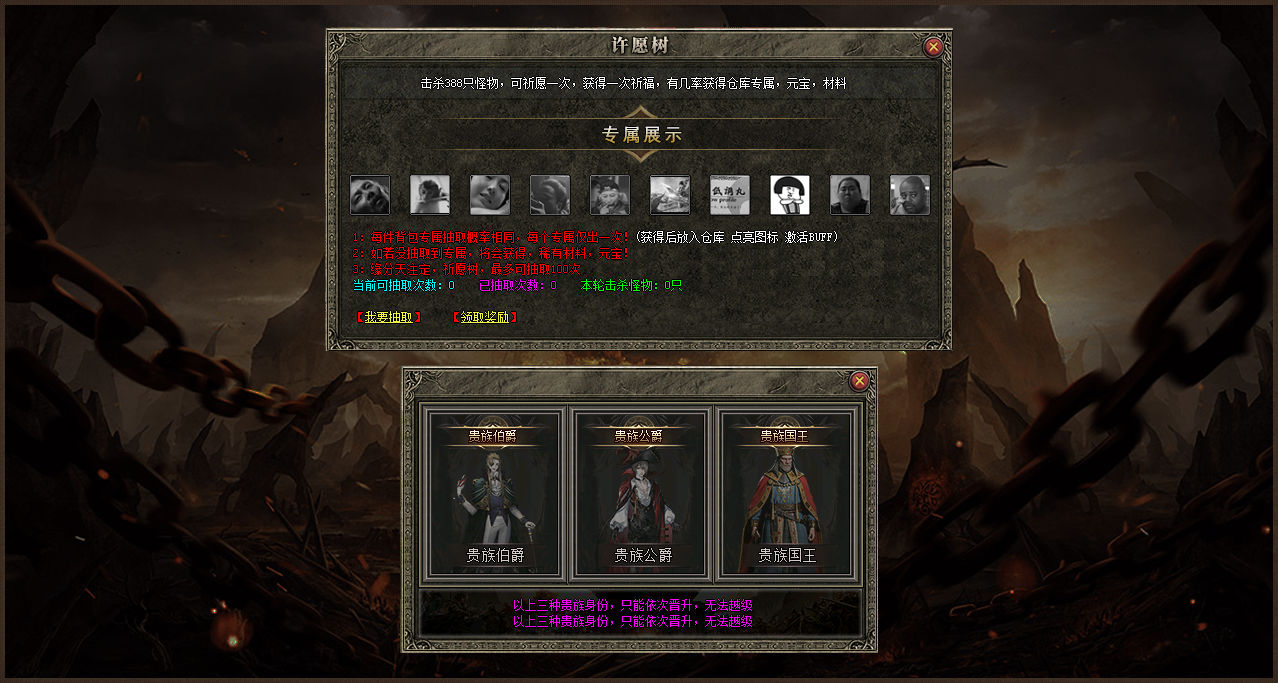Claim rewards via 领取奖励 link

tap(485, 317)
